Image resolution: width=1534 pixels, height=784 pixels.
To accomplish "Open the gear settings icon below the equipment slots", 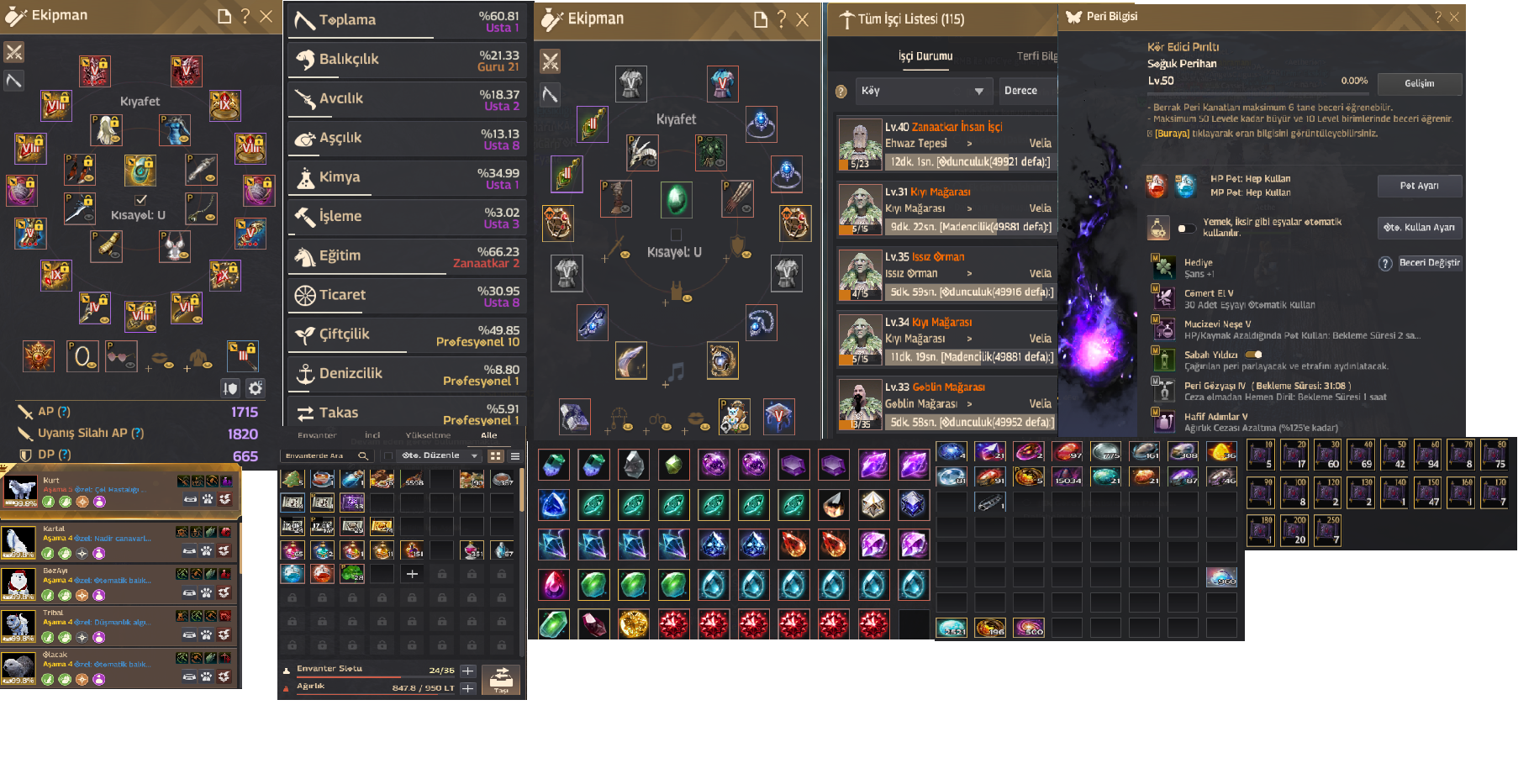I will (x=254, y=388).
